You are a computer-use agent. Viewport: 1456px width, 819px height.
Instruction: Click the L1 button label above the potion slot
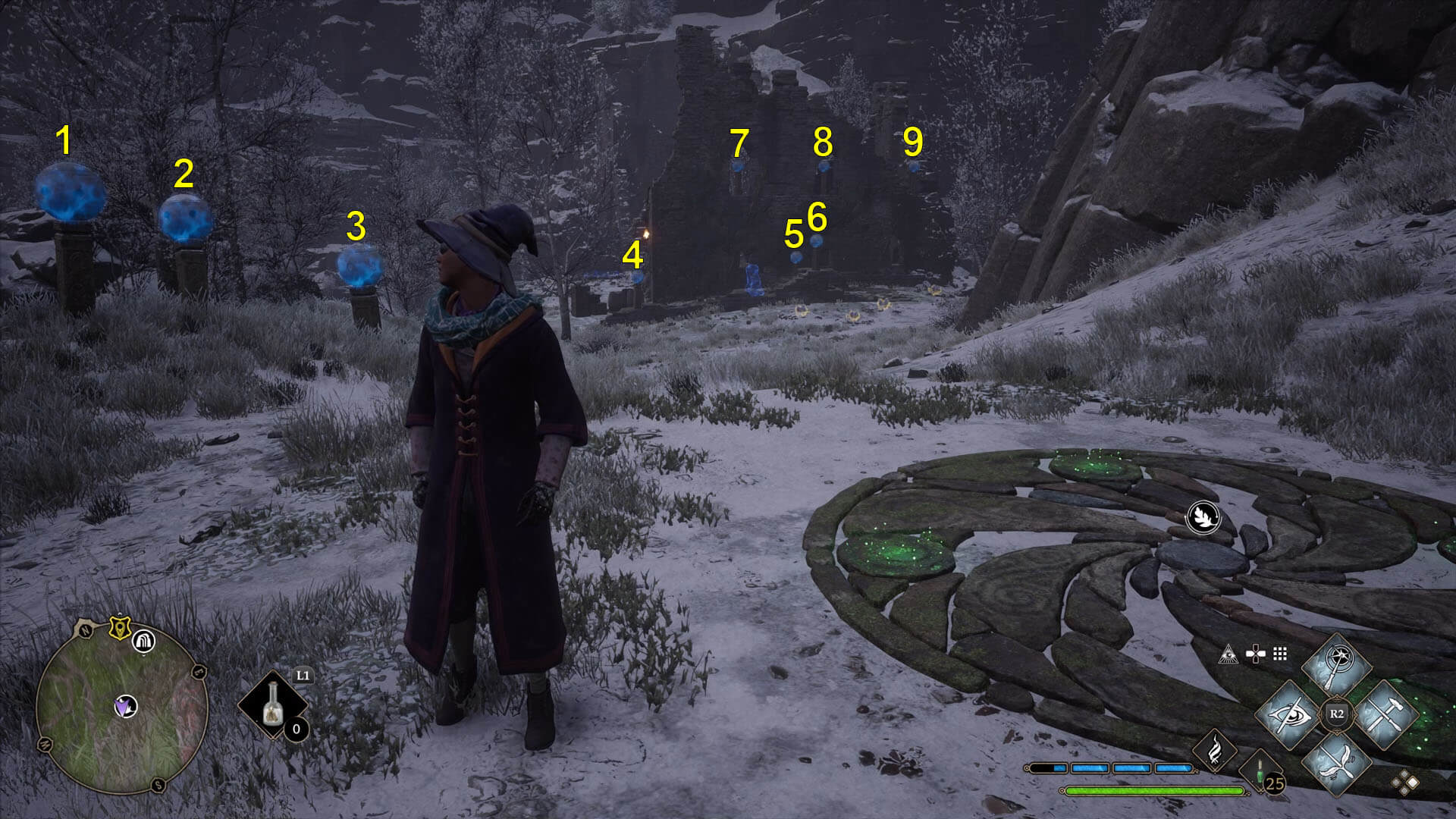point(303,675)
